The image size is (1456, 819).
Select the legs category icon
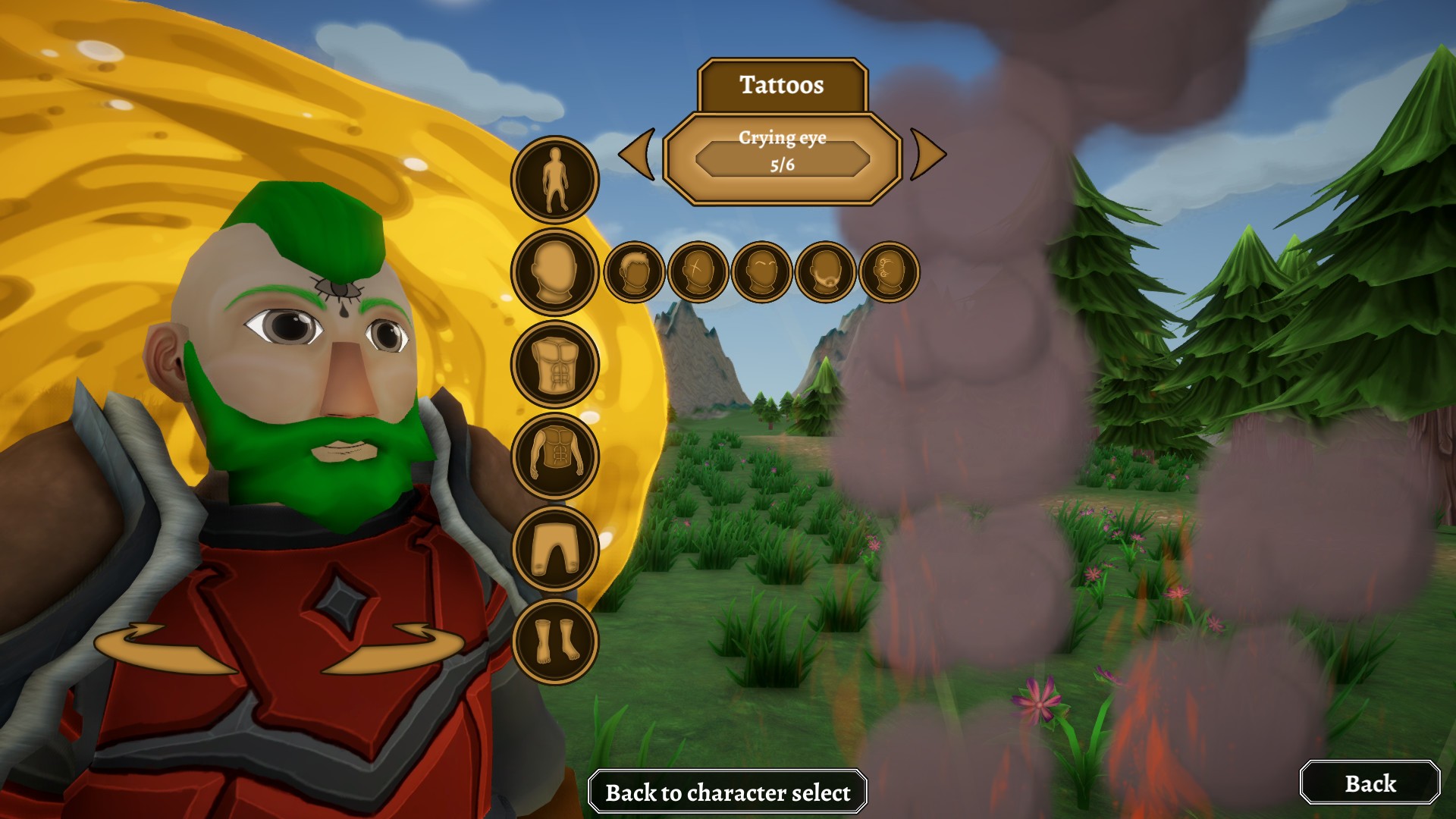tap(555, 548)
